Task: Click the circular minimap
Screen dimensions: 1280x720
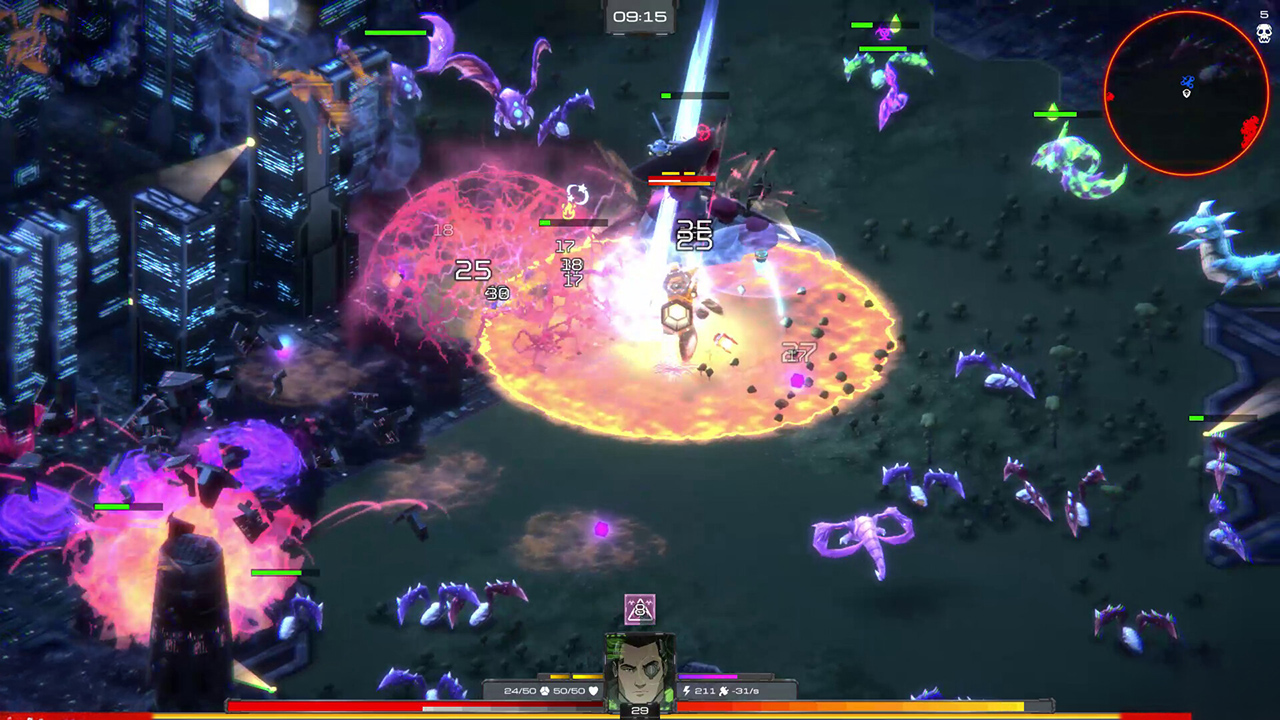Action: [1186, 94]
